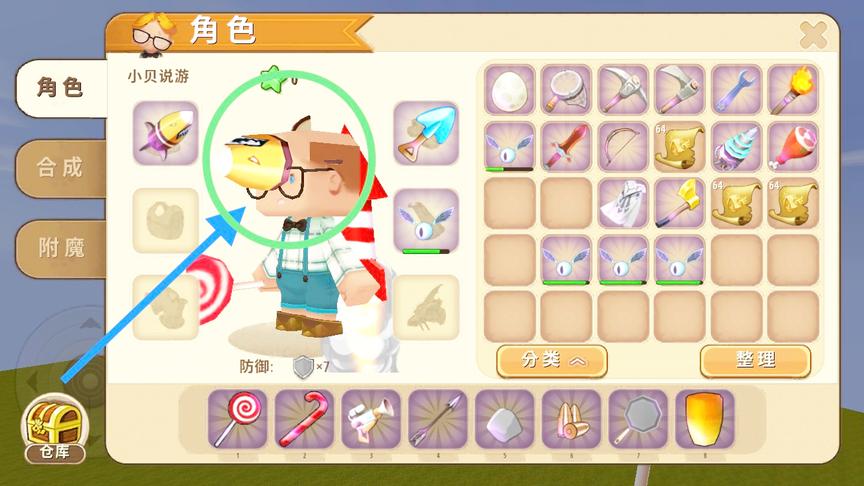The height and width of the screenshot is (486, 864).
Task: Select the frying pan hotbar slot
Action: [x=638, y=418]
